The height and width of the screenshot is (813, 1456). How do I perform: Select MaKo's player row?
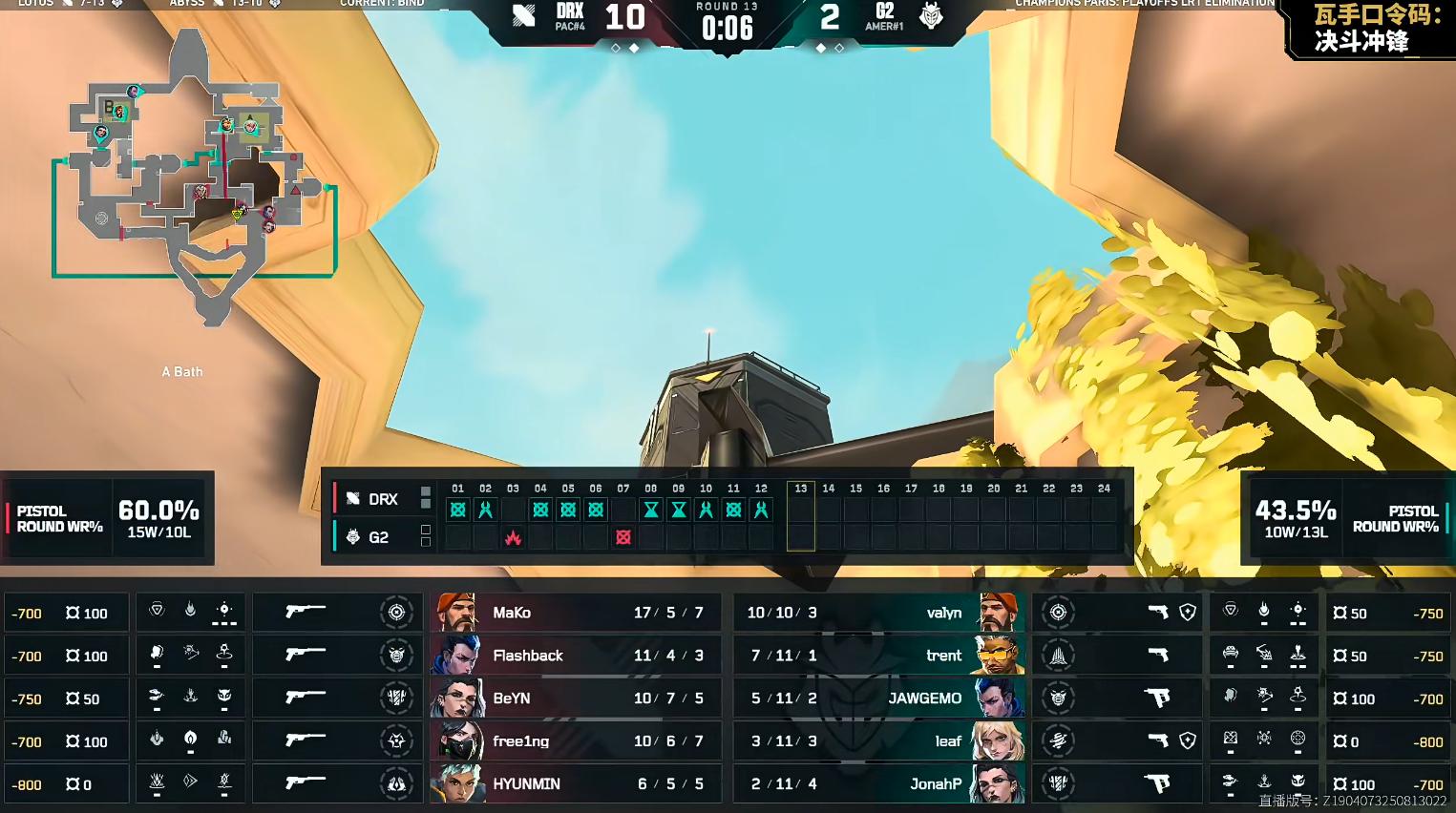[x=570, y=613]
